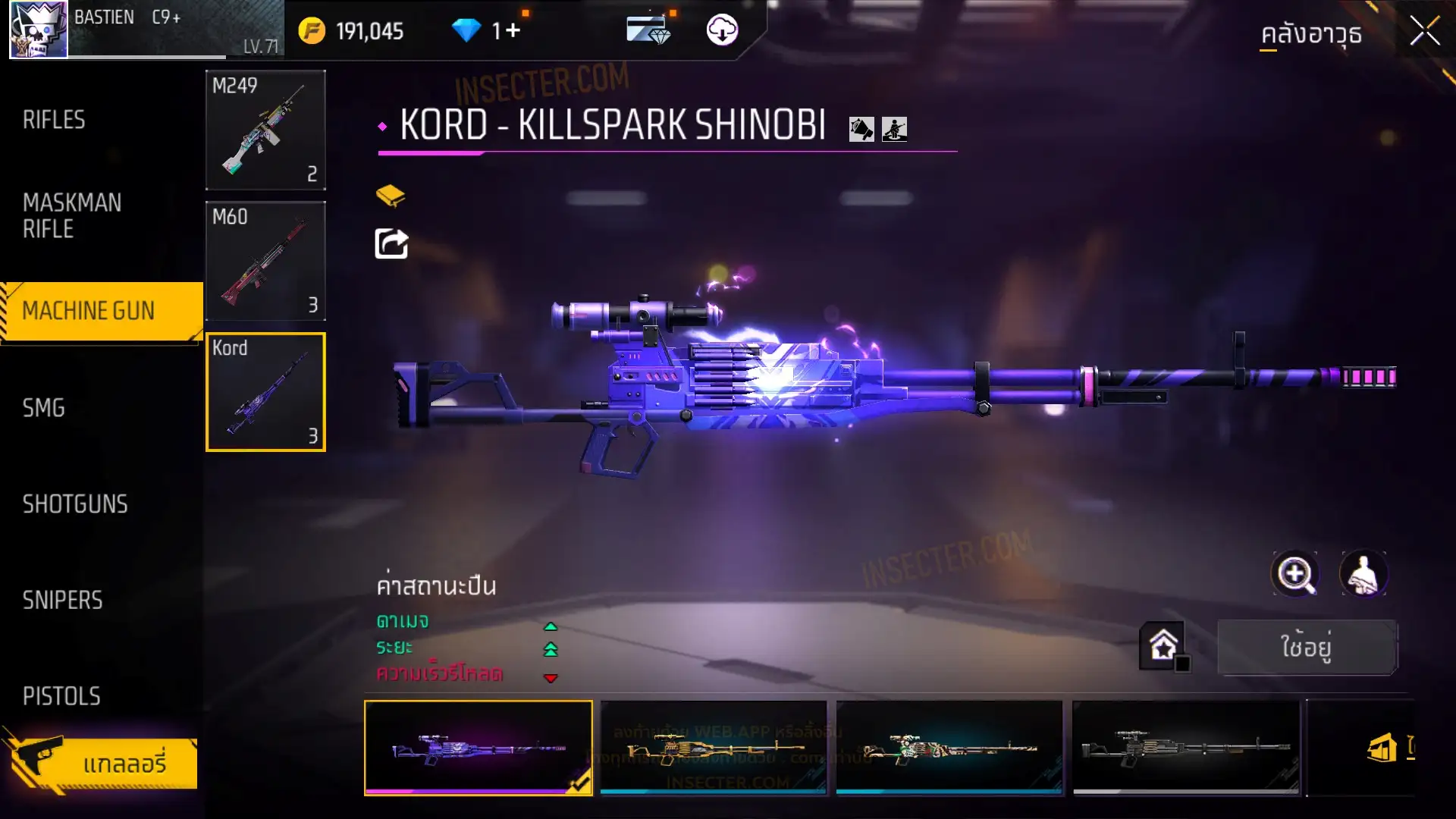
Task: Switch to the Rifles category
Action: point(54,120)
